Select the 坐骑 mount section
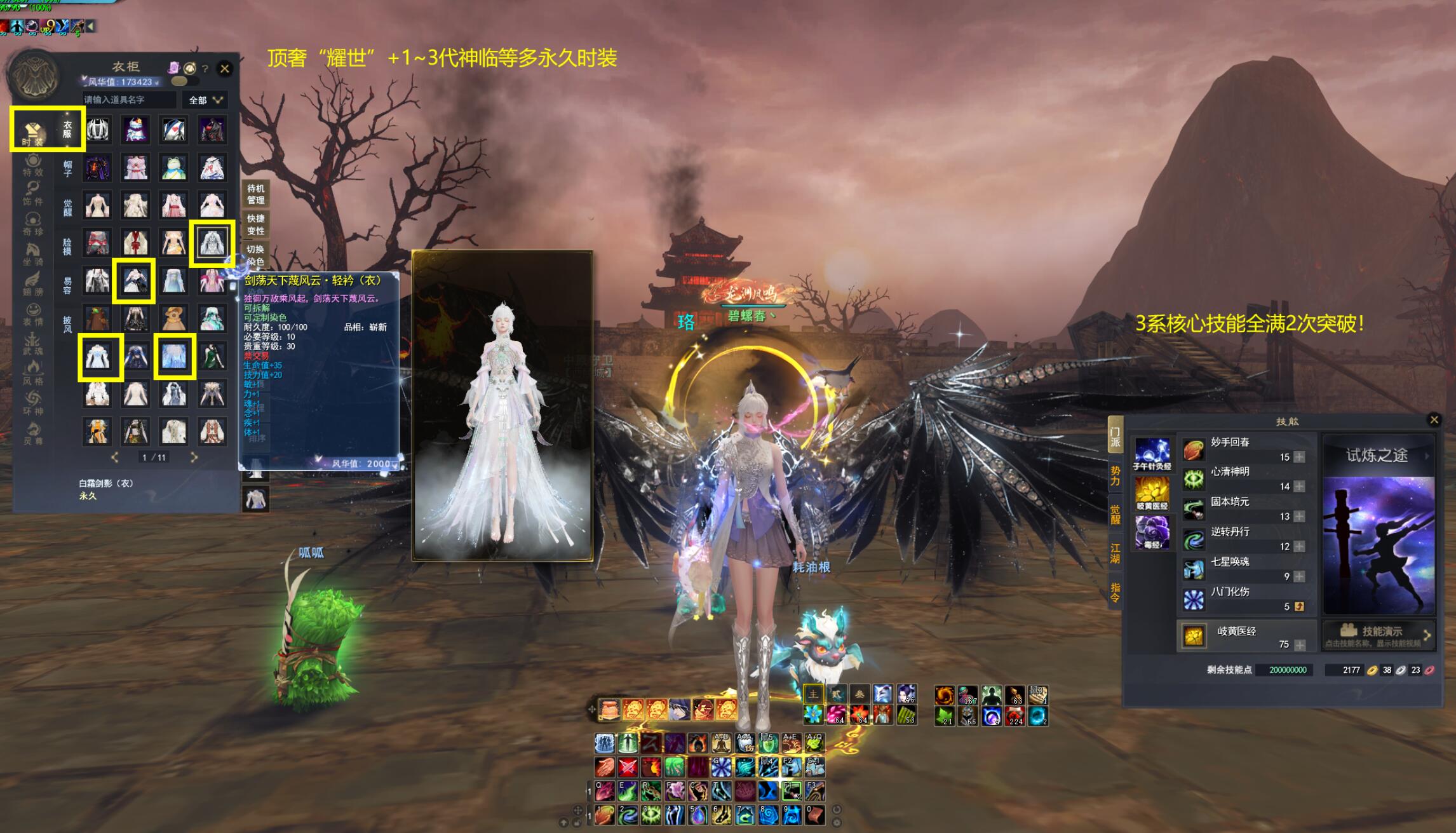The height and width of the screenshot is (833, 1456). (33, 254)
